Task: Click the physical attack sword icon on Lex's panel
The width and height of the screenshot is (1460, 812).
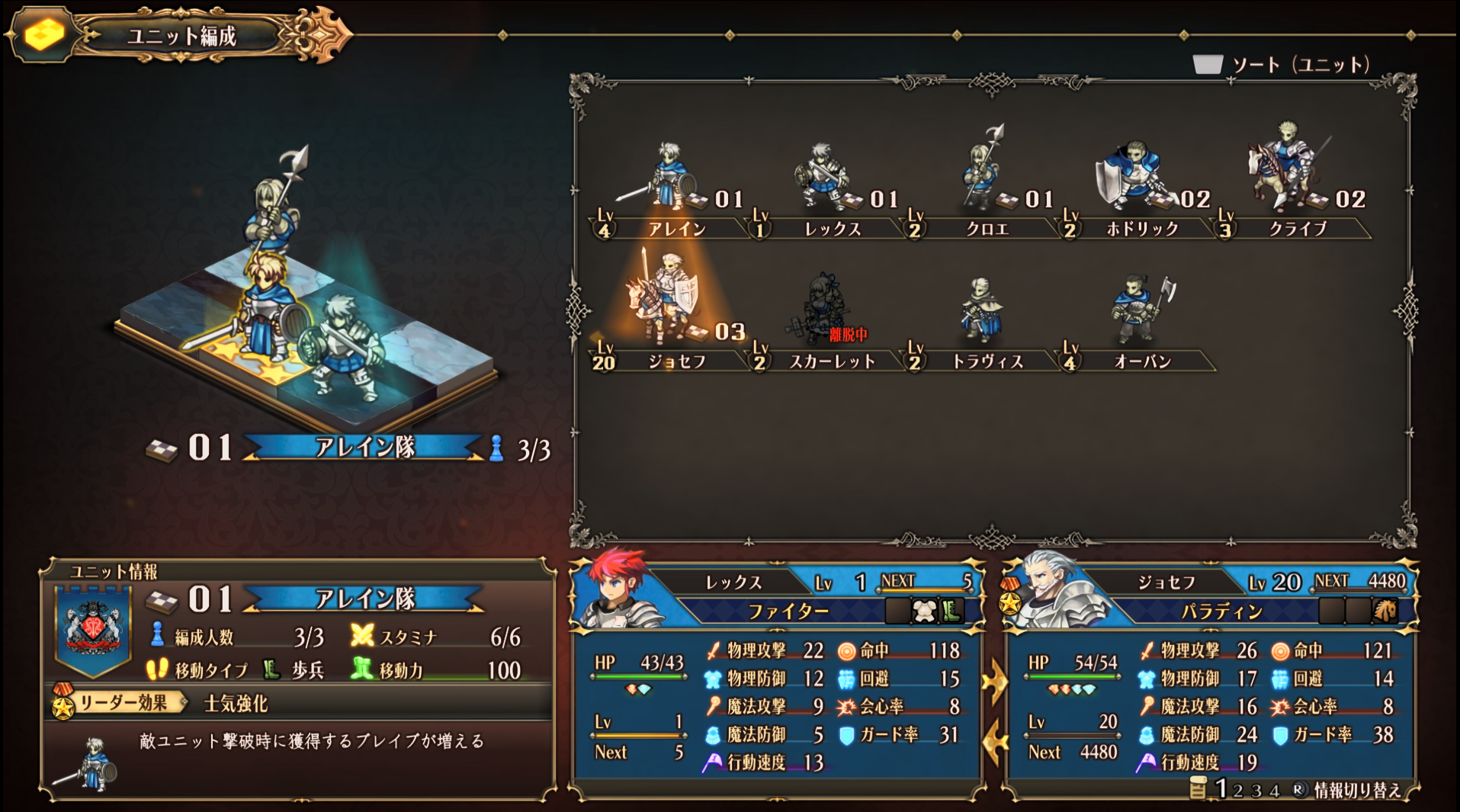Action: [713, 650]
